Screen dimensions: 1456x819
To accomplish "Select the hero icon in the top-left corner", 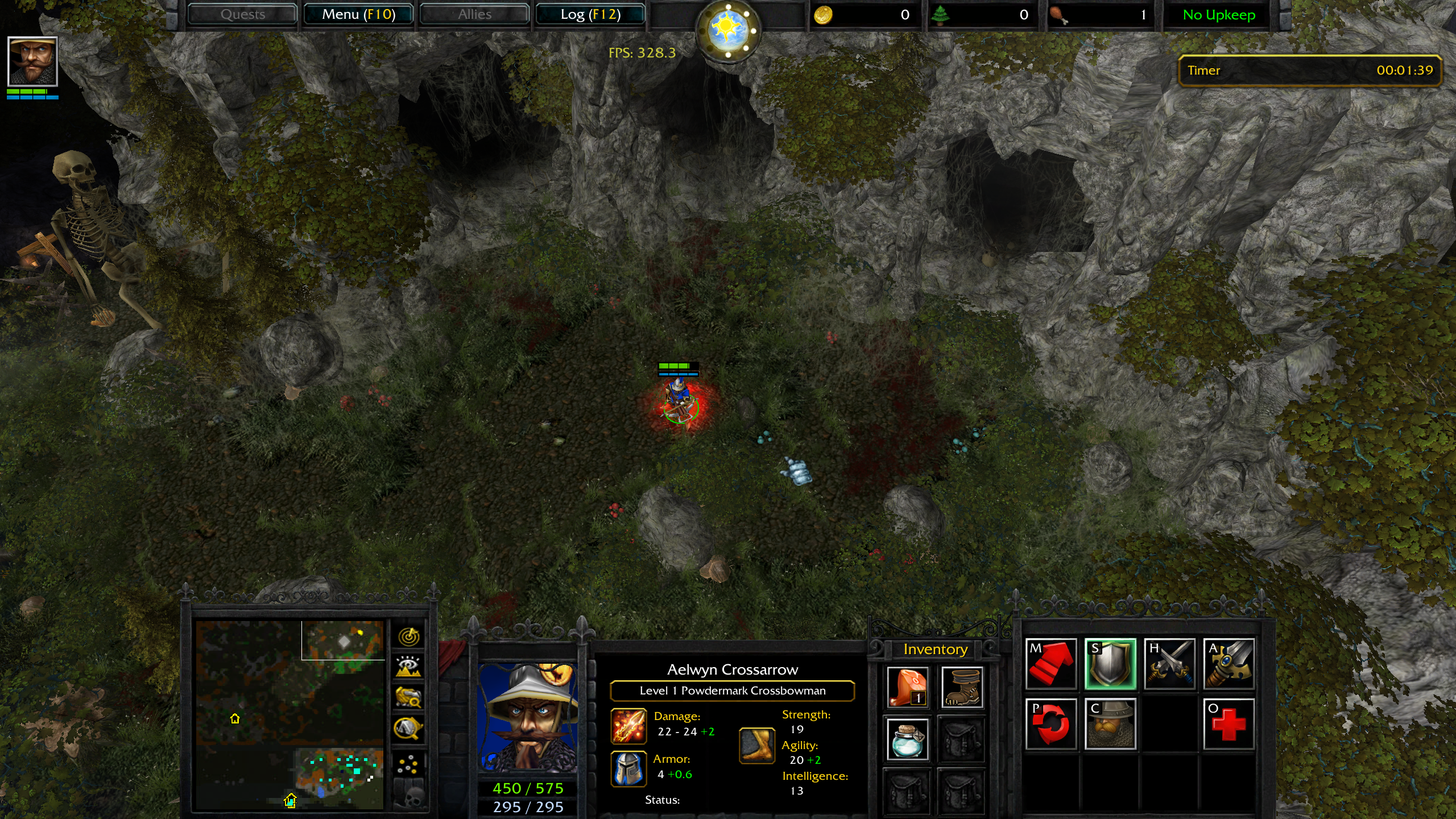I will pyautogui.click(x=32, y=61).
